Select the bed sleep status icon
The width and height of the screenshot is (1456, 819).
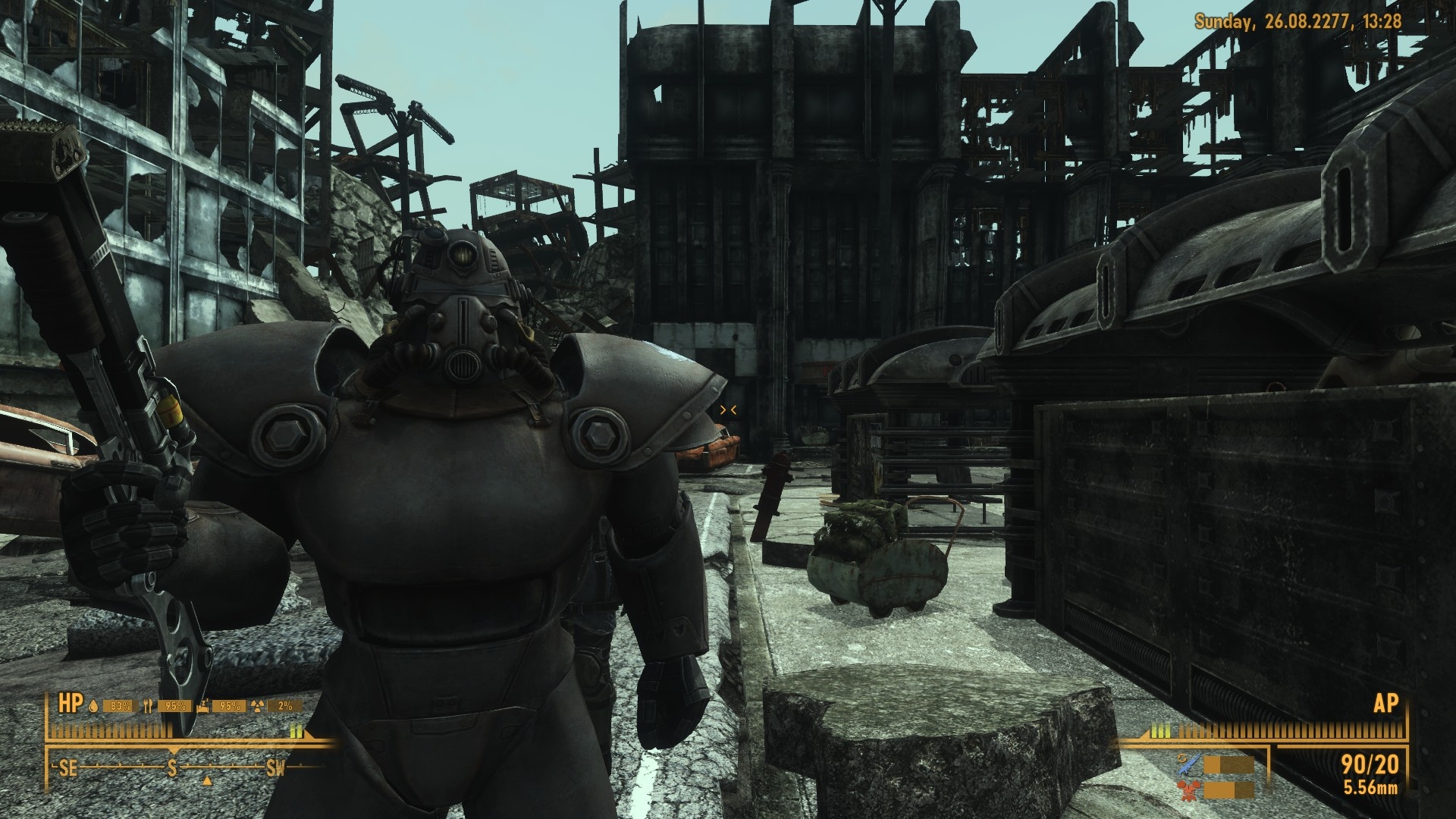pos(202,706)
